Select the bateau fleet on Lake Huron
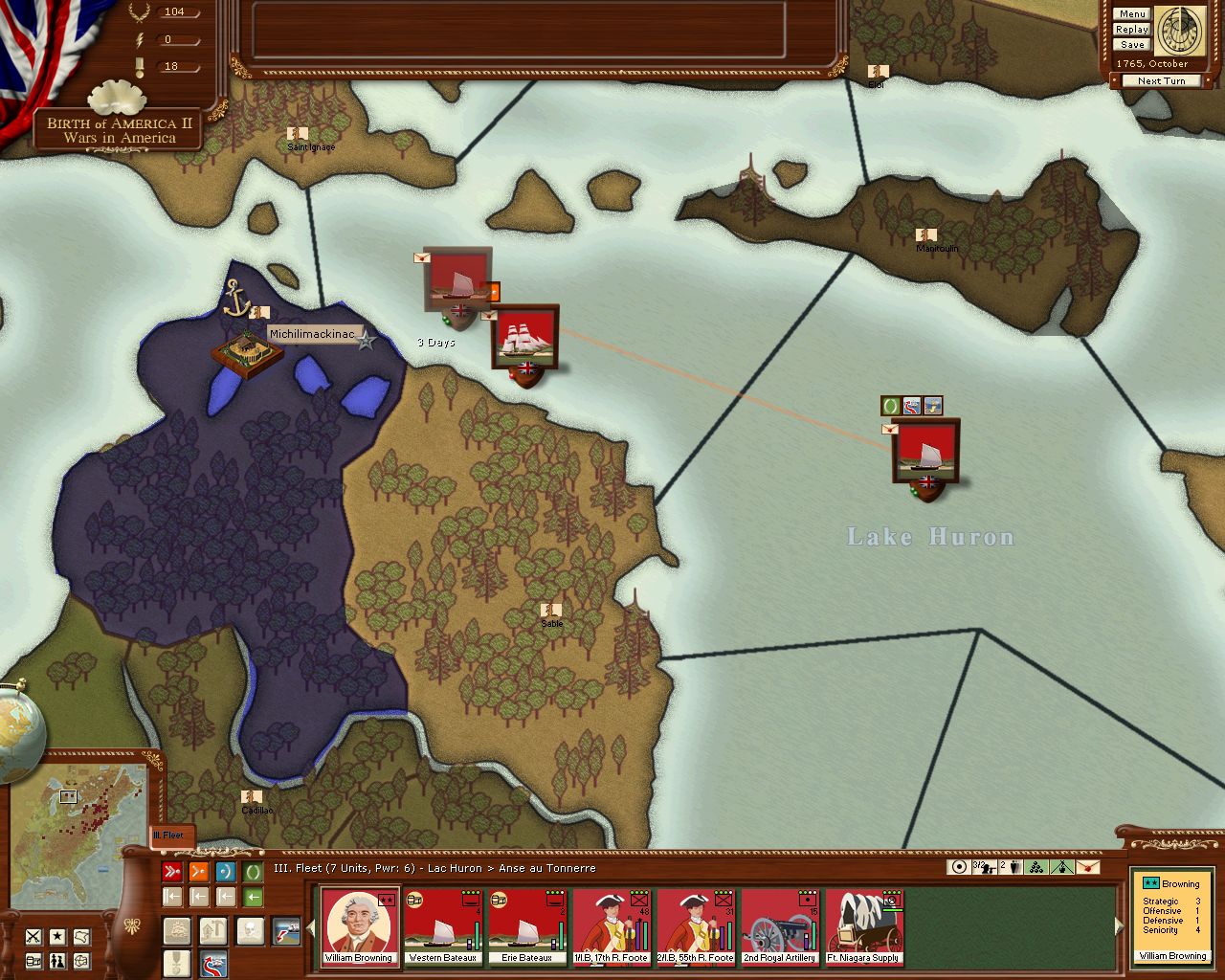1225x980 pixels. (925, 453)
